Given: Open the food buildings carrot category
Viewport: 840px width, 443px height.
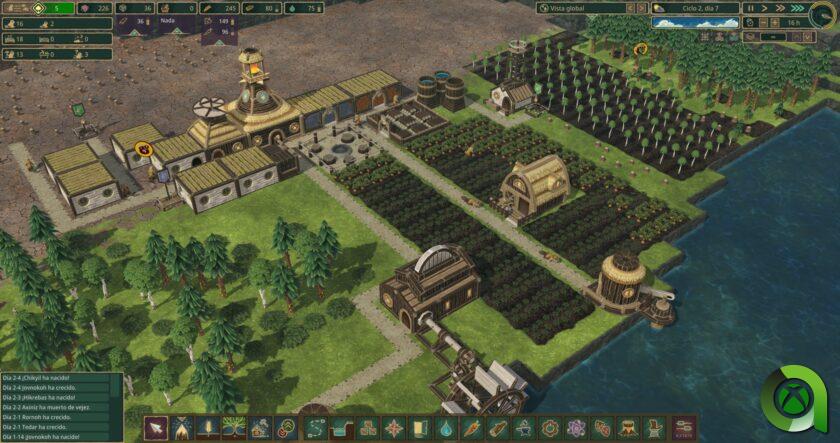Looking at the screenshot, I should pyautogui.click(x=471, y=428).
